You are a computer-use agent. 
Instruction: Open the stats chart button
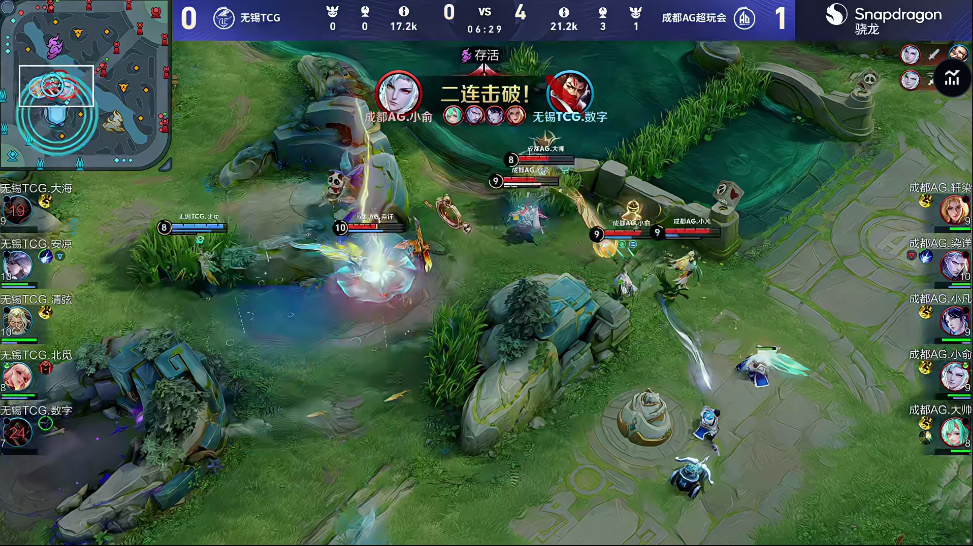point(950,77)
